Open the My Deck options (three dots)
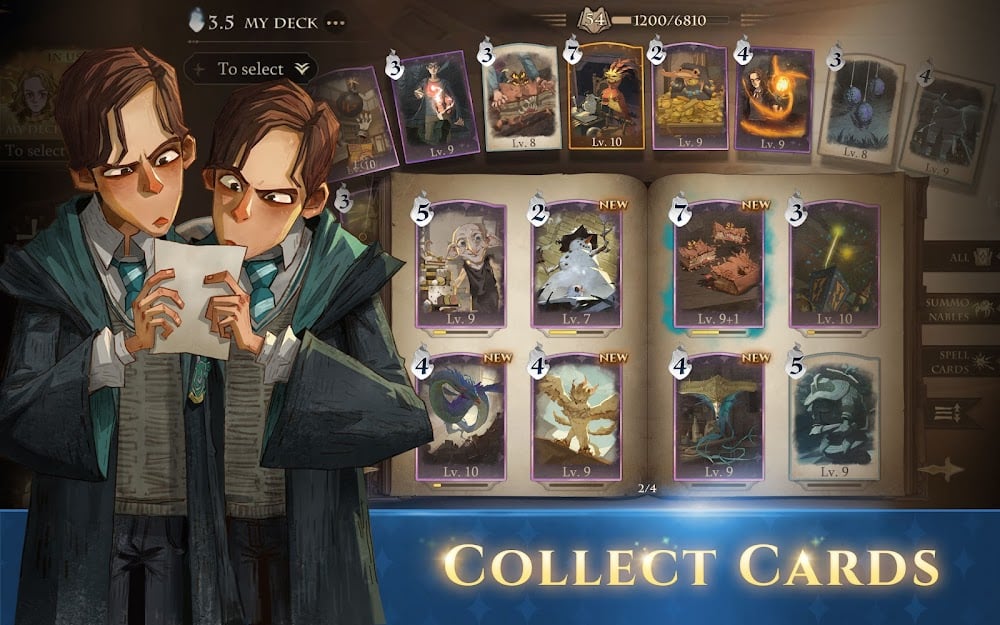 click(335, 22)
